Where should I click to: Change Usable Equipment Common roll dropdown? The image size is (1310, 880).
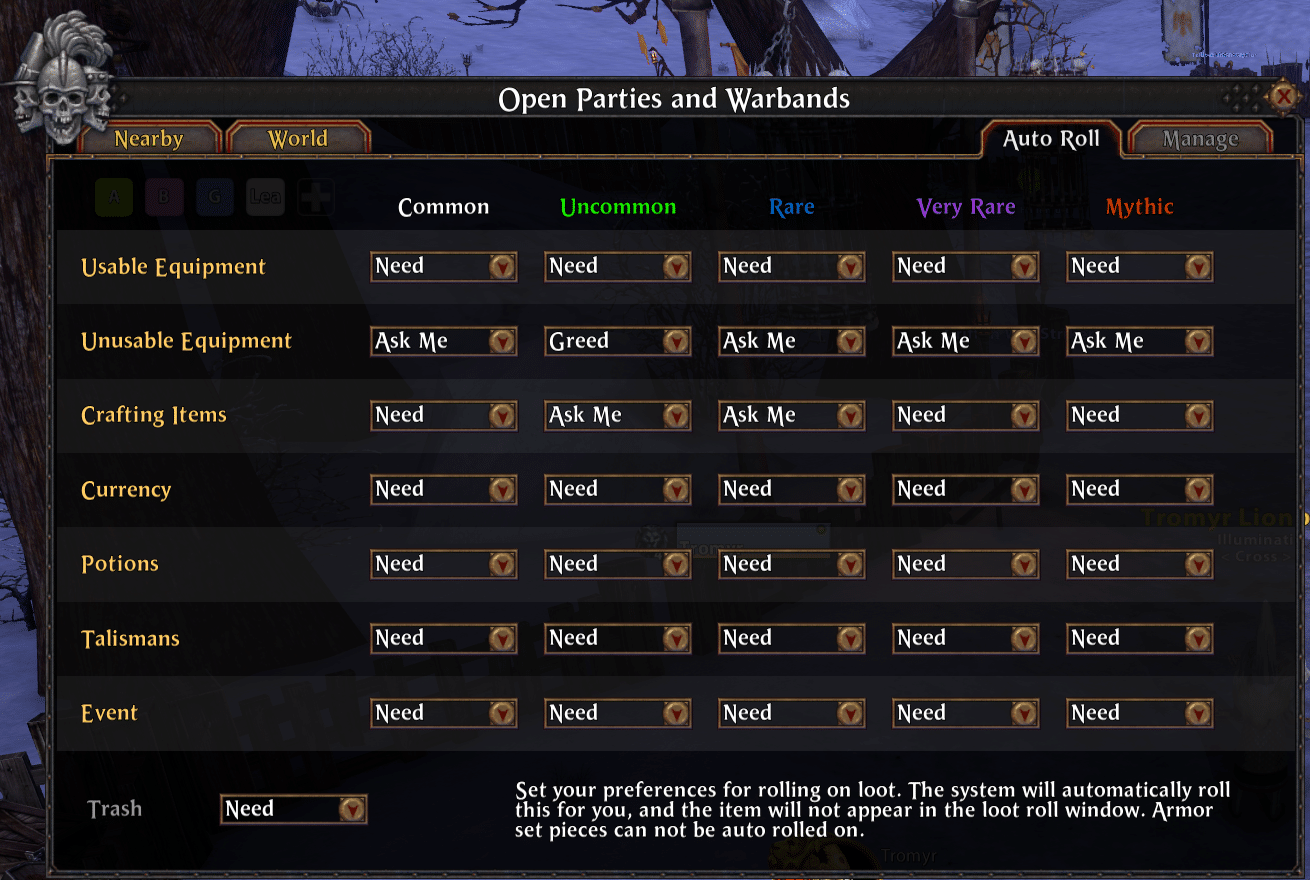502,266
